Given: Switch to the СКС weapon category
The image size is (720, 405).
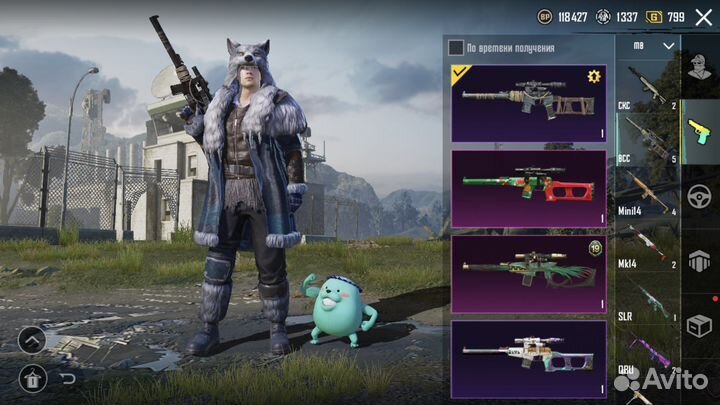Looking at the screenshot, I should coord(647,88).
